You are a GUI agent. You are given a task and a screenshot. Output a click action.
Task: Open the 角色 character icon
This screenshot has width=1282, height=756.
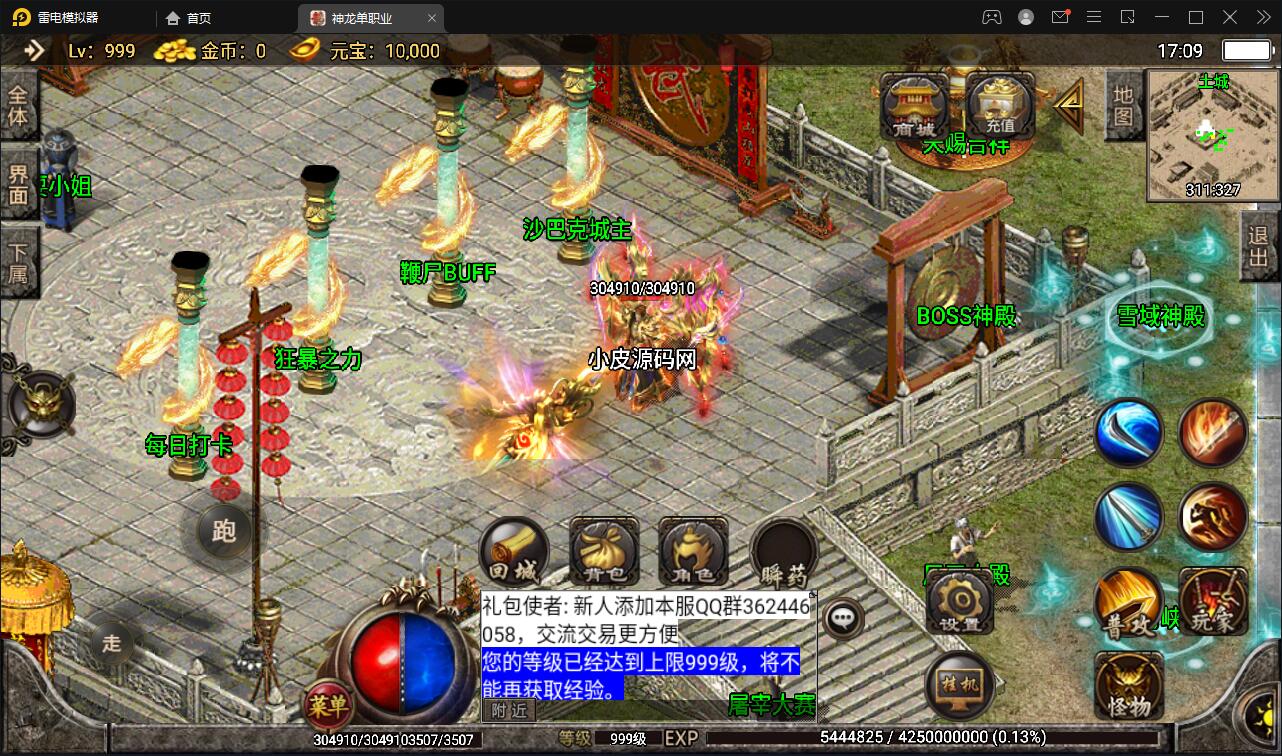(x=693, y=550)
